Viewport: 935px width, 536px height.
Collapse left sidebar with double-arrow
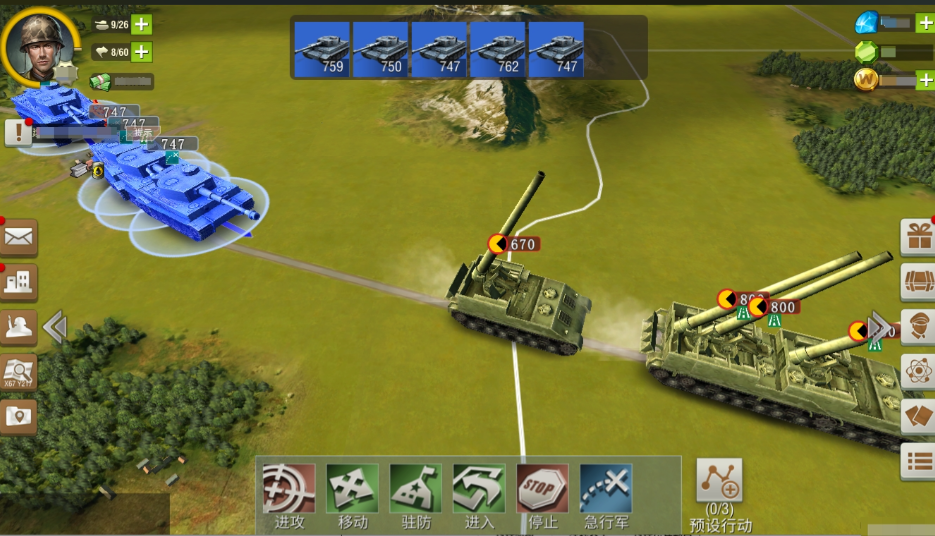tap(55, 327)
